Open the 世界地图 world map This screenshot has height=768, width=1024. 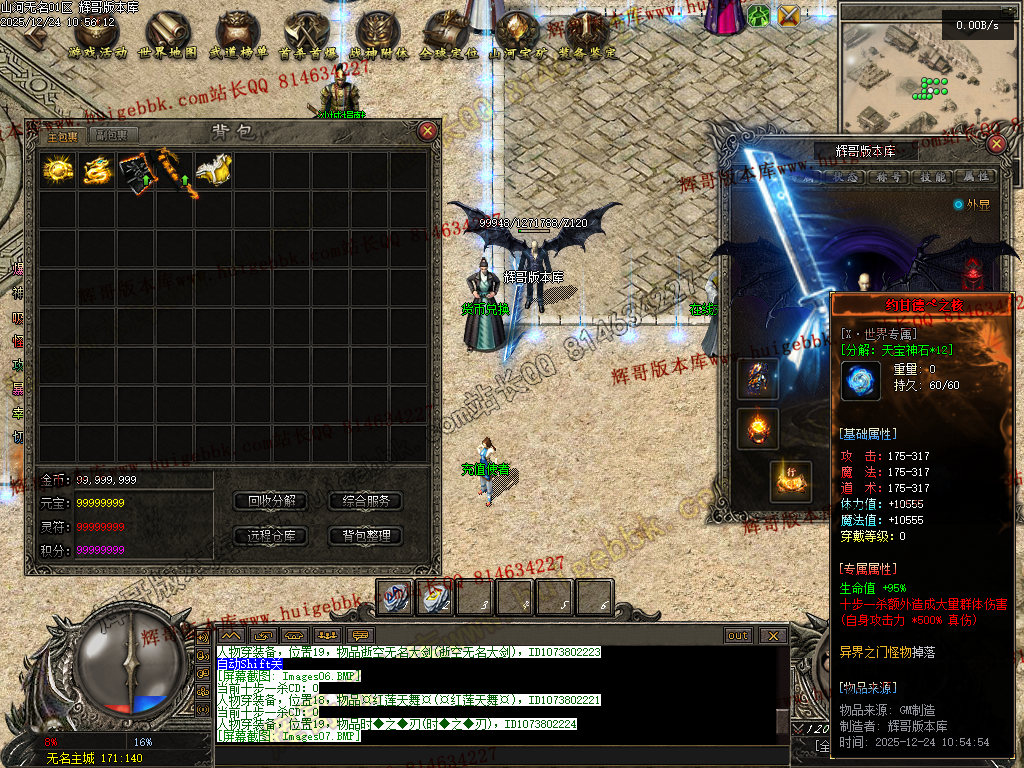tap(167, 36)
